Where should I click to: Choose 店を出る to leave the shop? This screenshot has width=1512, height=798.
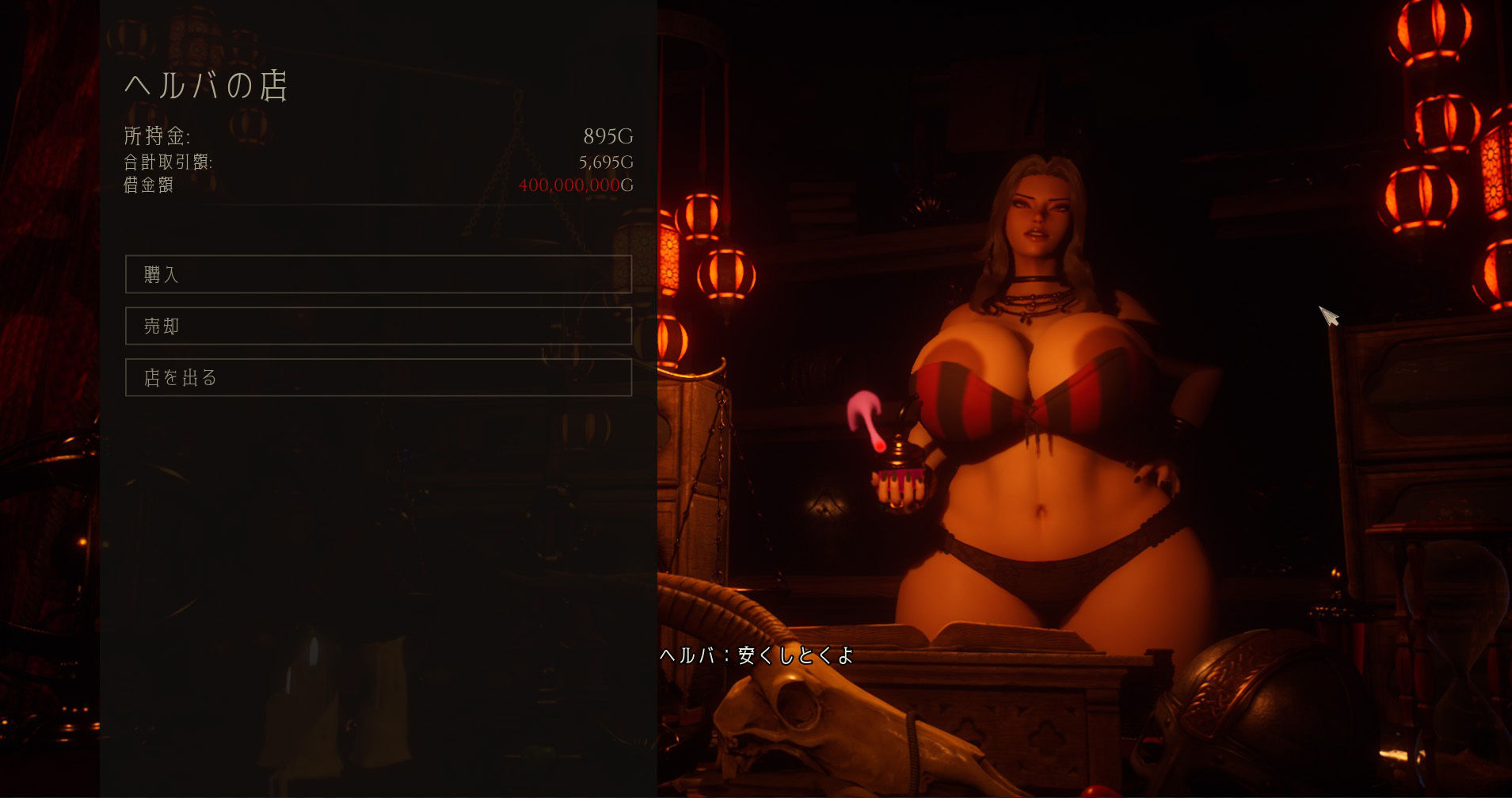pyautogui.click(x=378, y=377)
